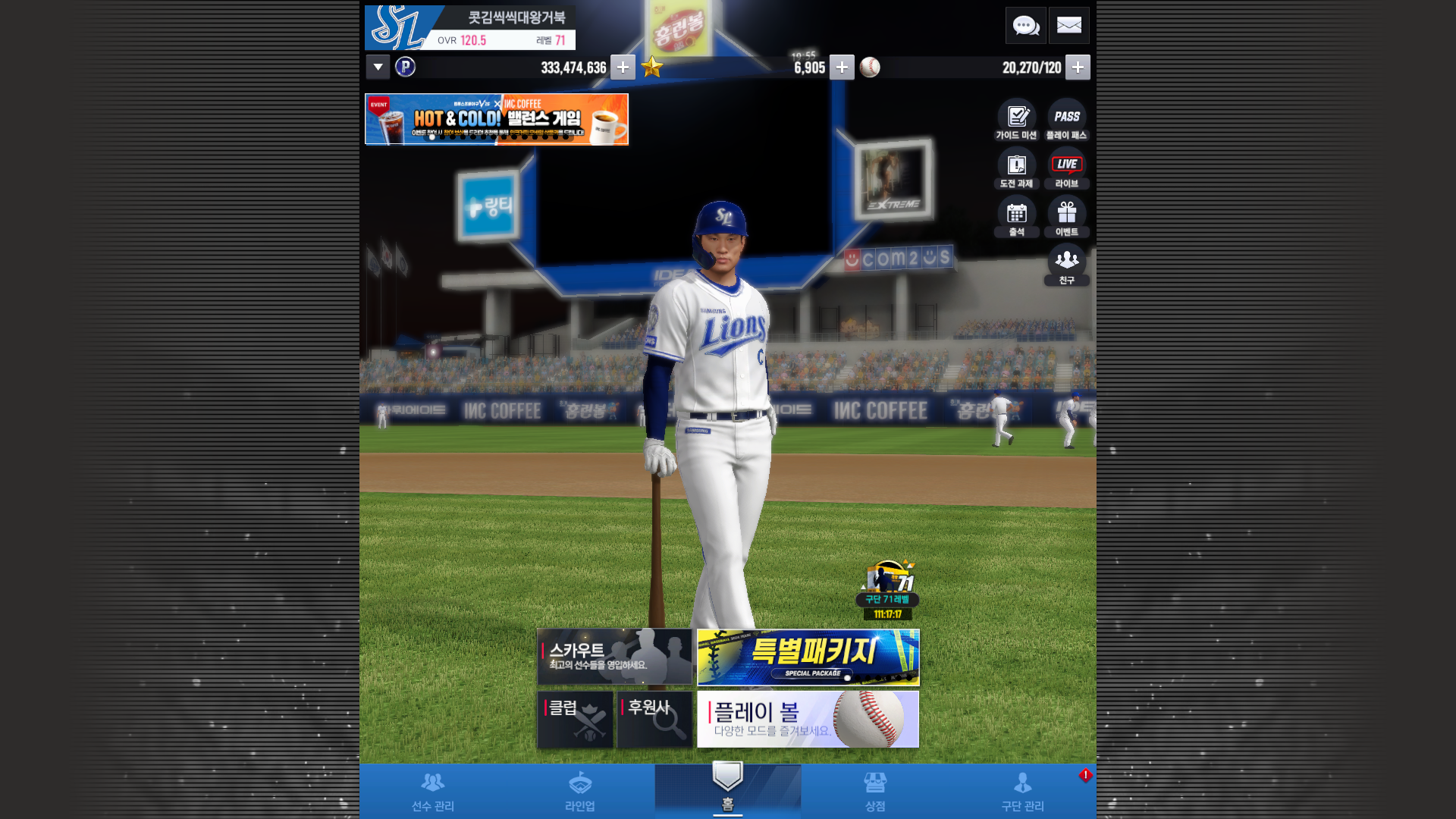Open the 출석 attendance calendar
Image resolution: width=1456 pixels, height=819 pixels.
tap(1016, 217)
